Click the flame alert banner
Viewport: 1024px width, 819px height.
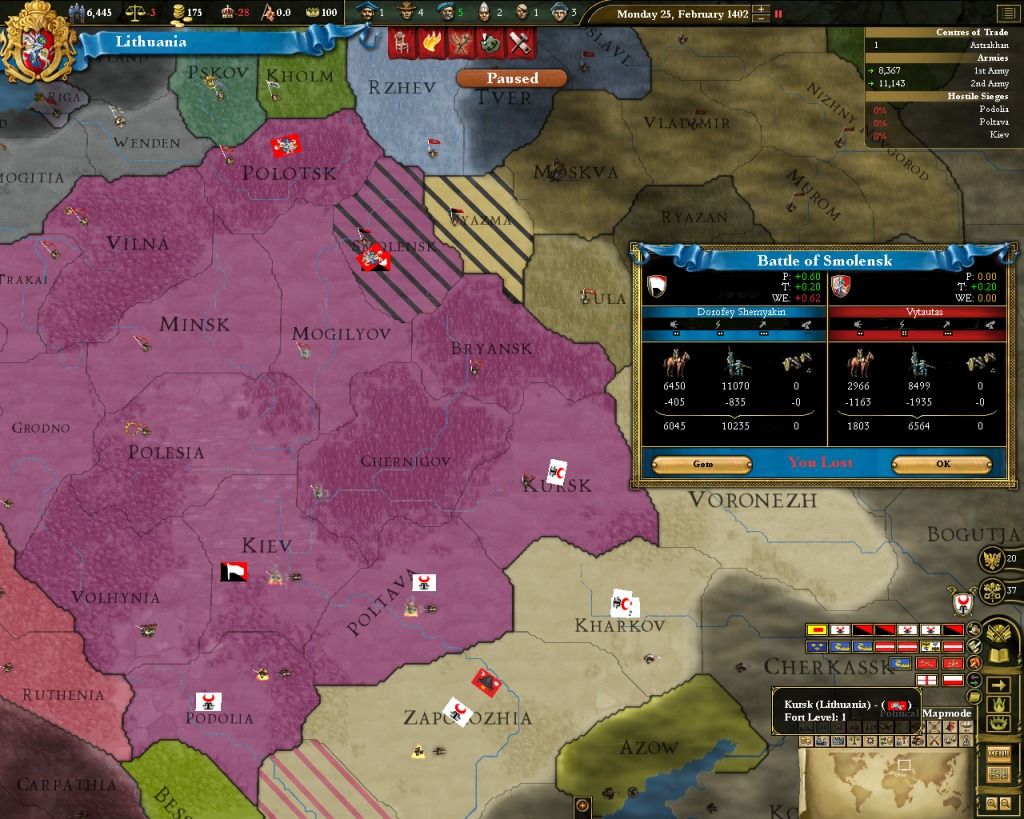[431, 43]
